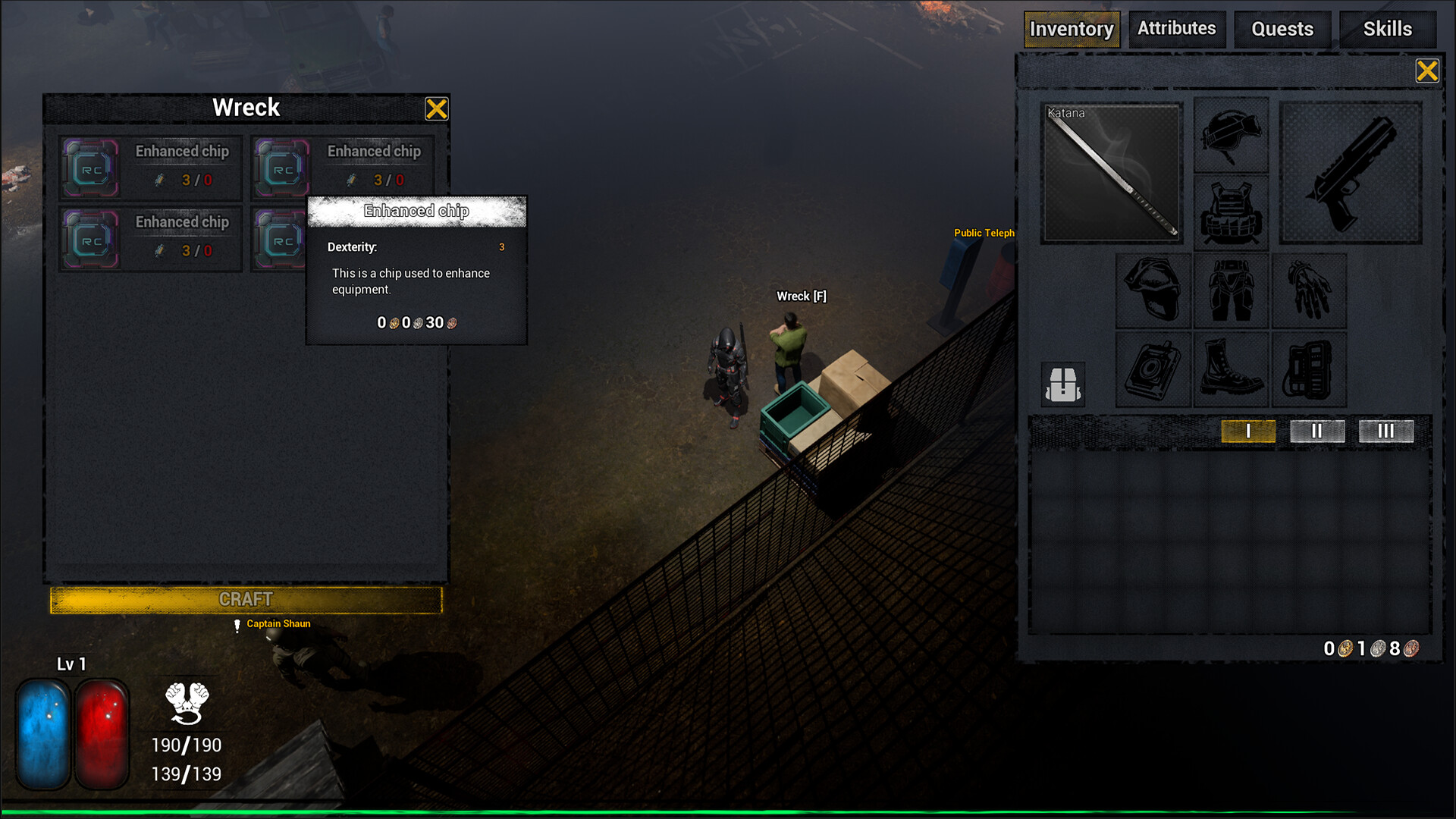This screenshot has height=819, width=1456.
Task: Open the Skills tab
Action: (1388, 29)
